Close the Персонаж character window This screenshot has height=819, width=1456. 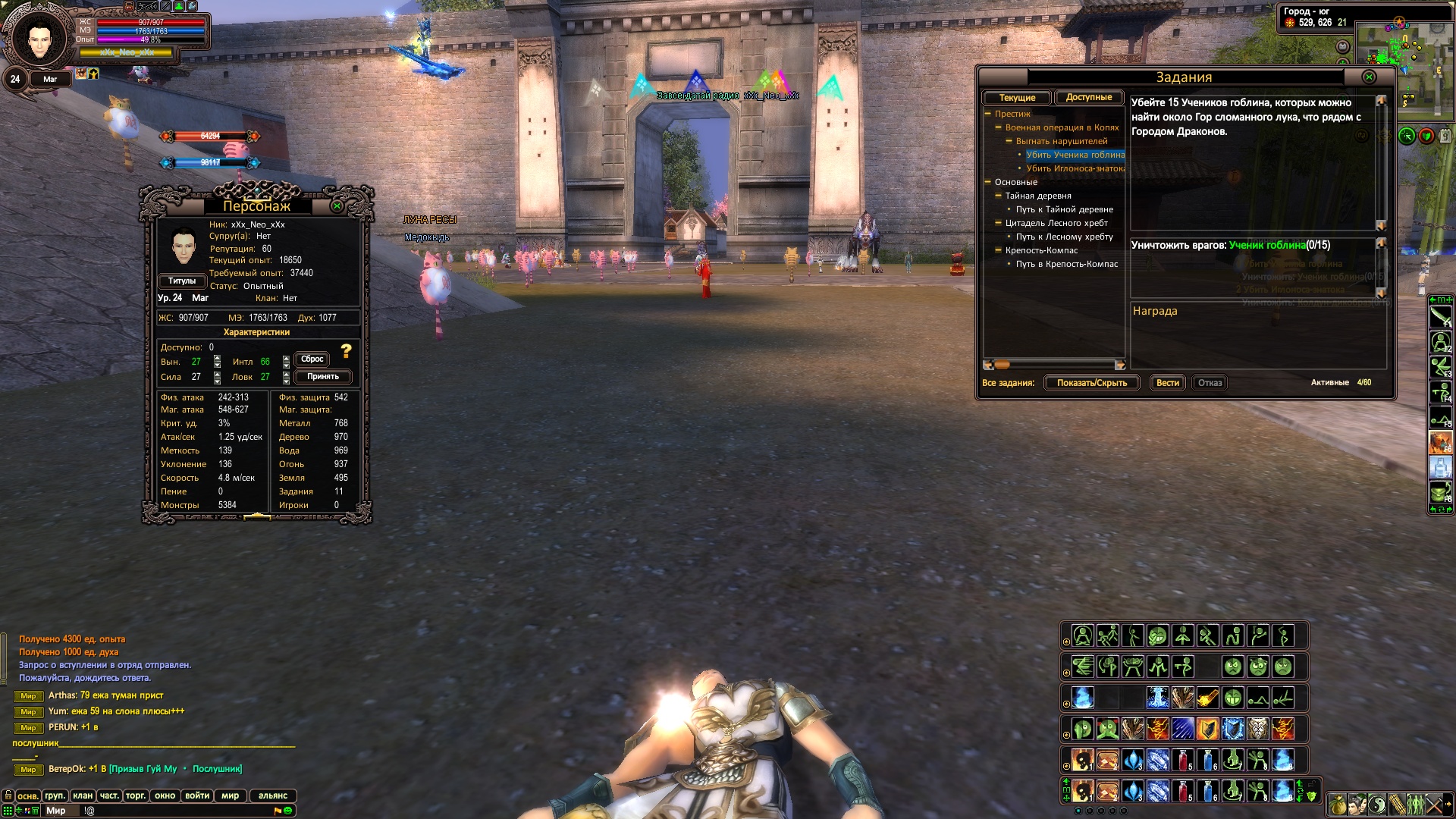tap(337, 206)
